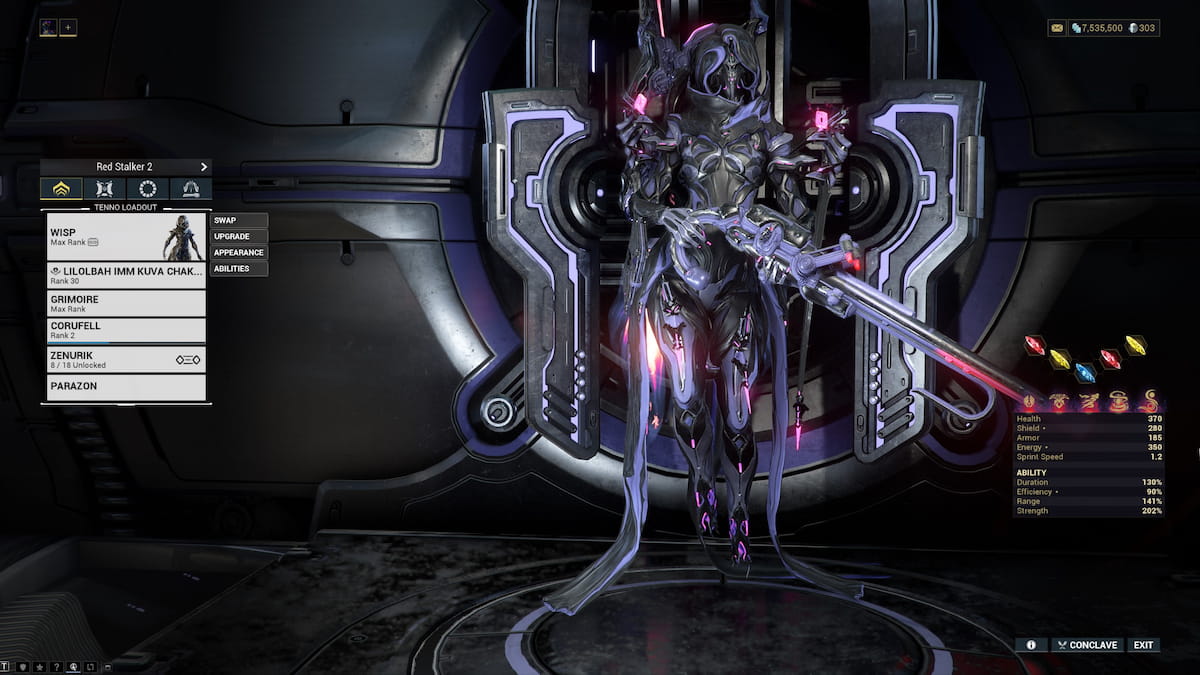Click the info button beside Conclave
The height and width of the screenshot is (675, 1200).
[1031, 645]
